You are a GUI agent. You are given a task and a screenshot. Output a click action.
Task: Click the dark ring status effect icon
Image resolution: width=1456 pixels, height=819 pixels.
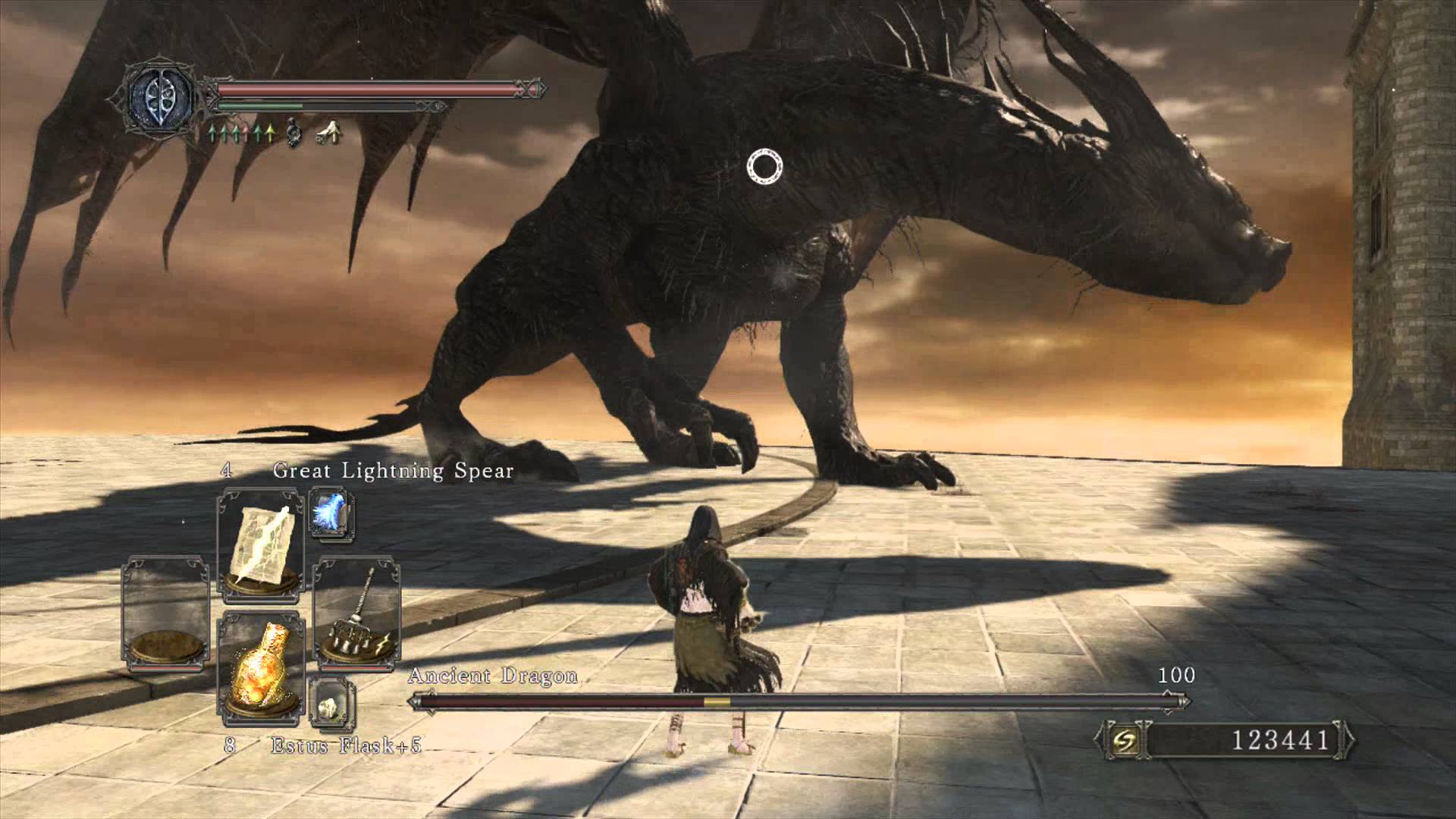(294, 134)
